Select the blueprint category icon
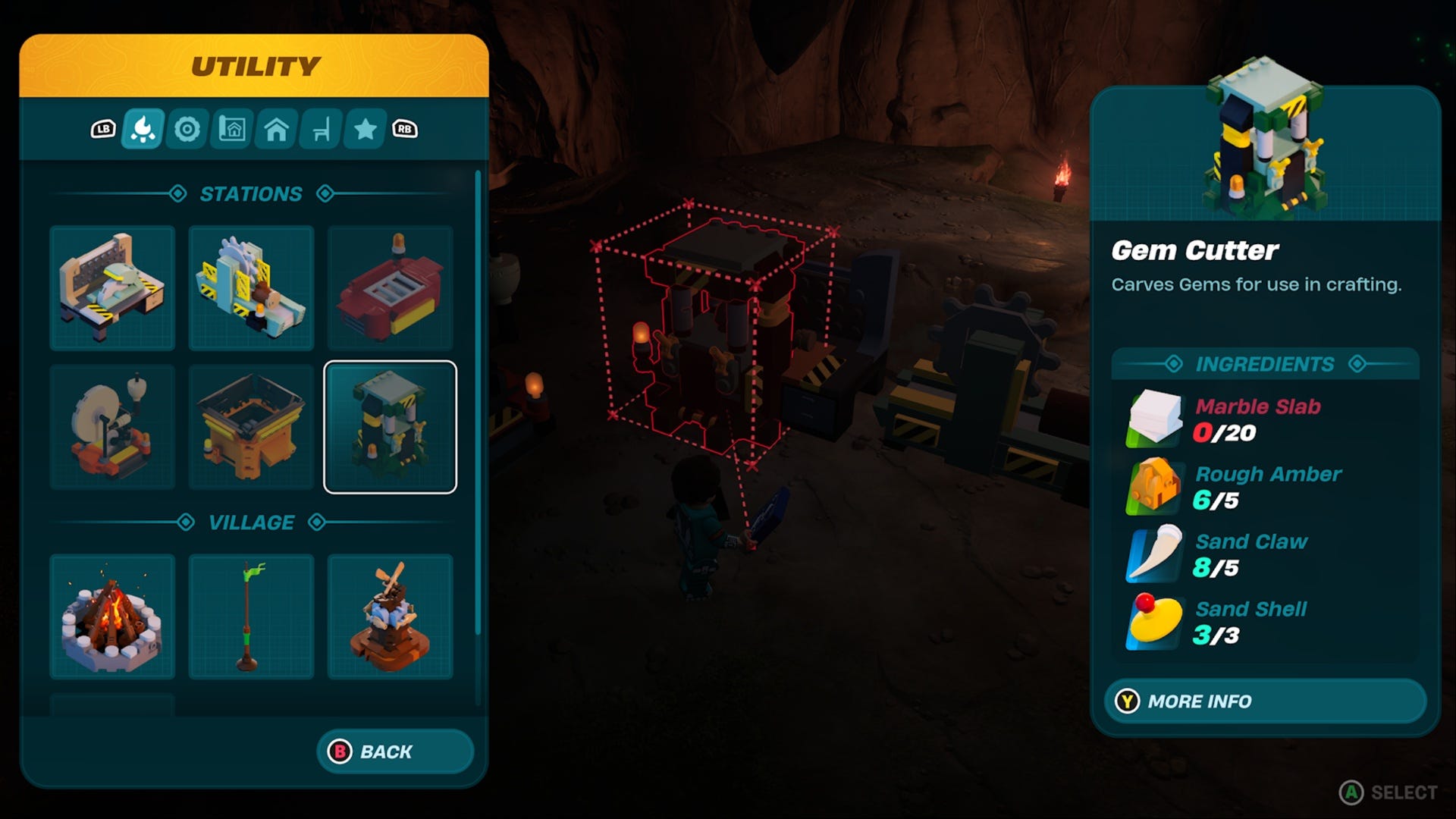 click(231, 129)
